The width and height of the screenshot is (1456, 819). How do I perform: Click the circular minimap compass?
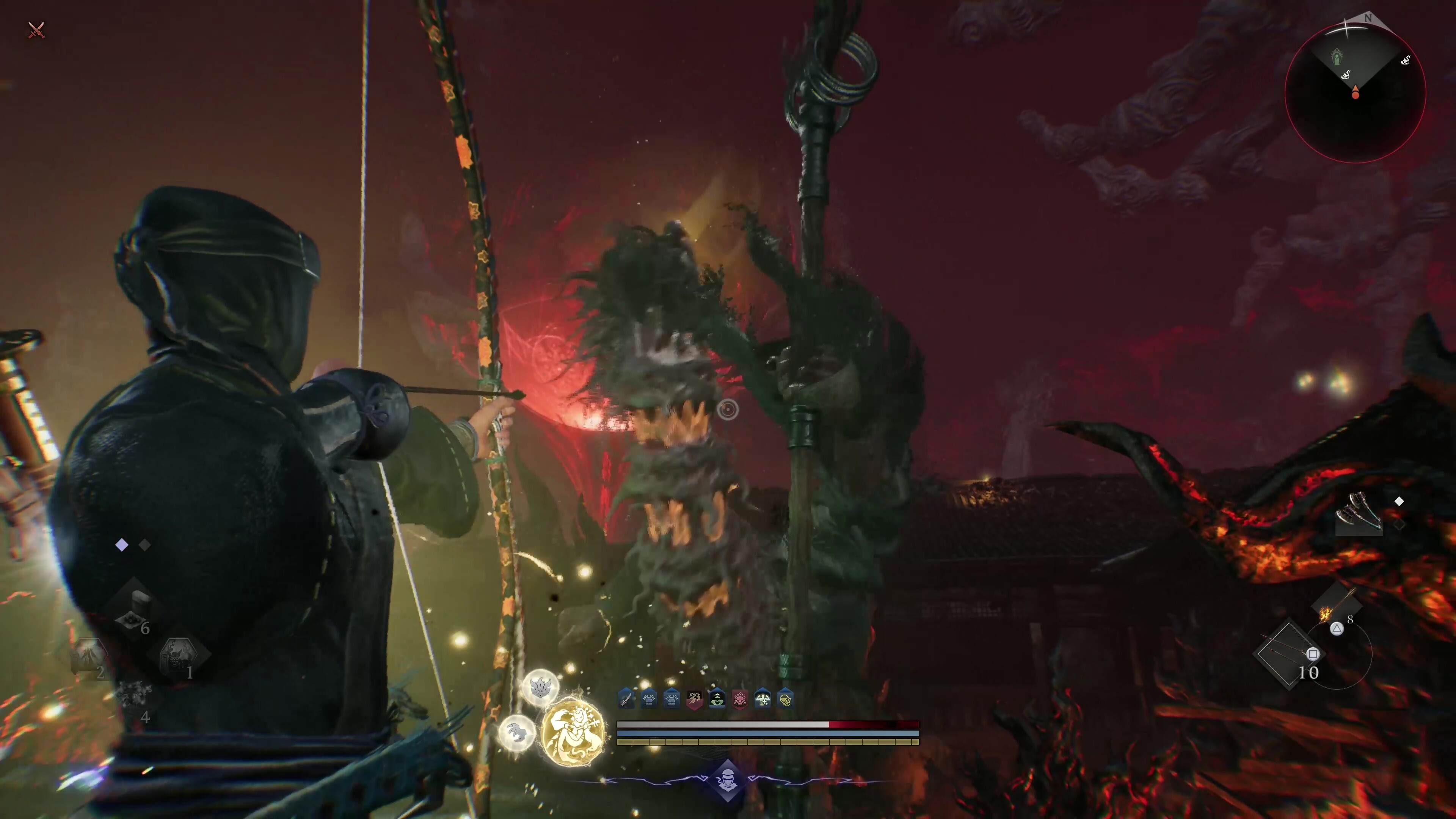[1355, 93]
